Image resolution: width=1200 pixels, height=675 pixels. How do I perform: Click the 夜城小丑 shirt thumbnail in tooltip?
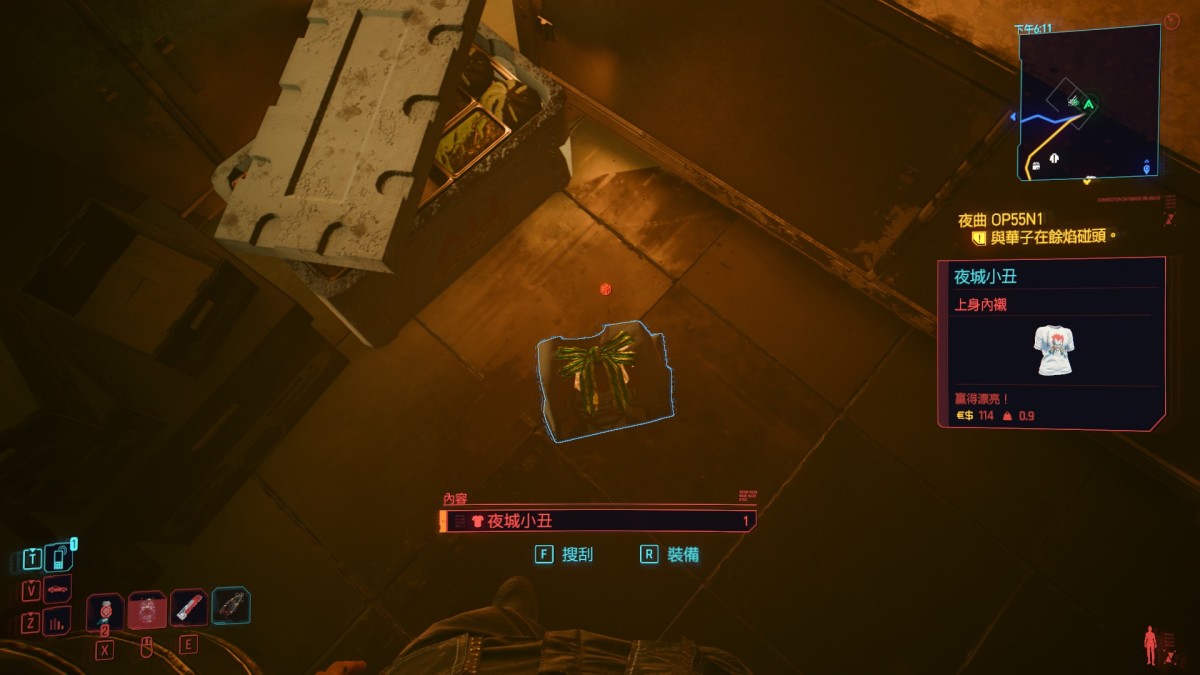(1052, 350)
